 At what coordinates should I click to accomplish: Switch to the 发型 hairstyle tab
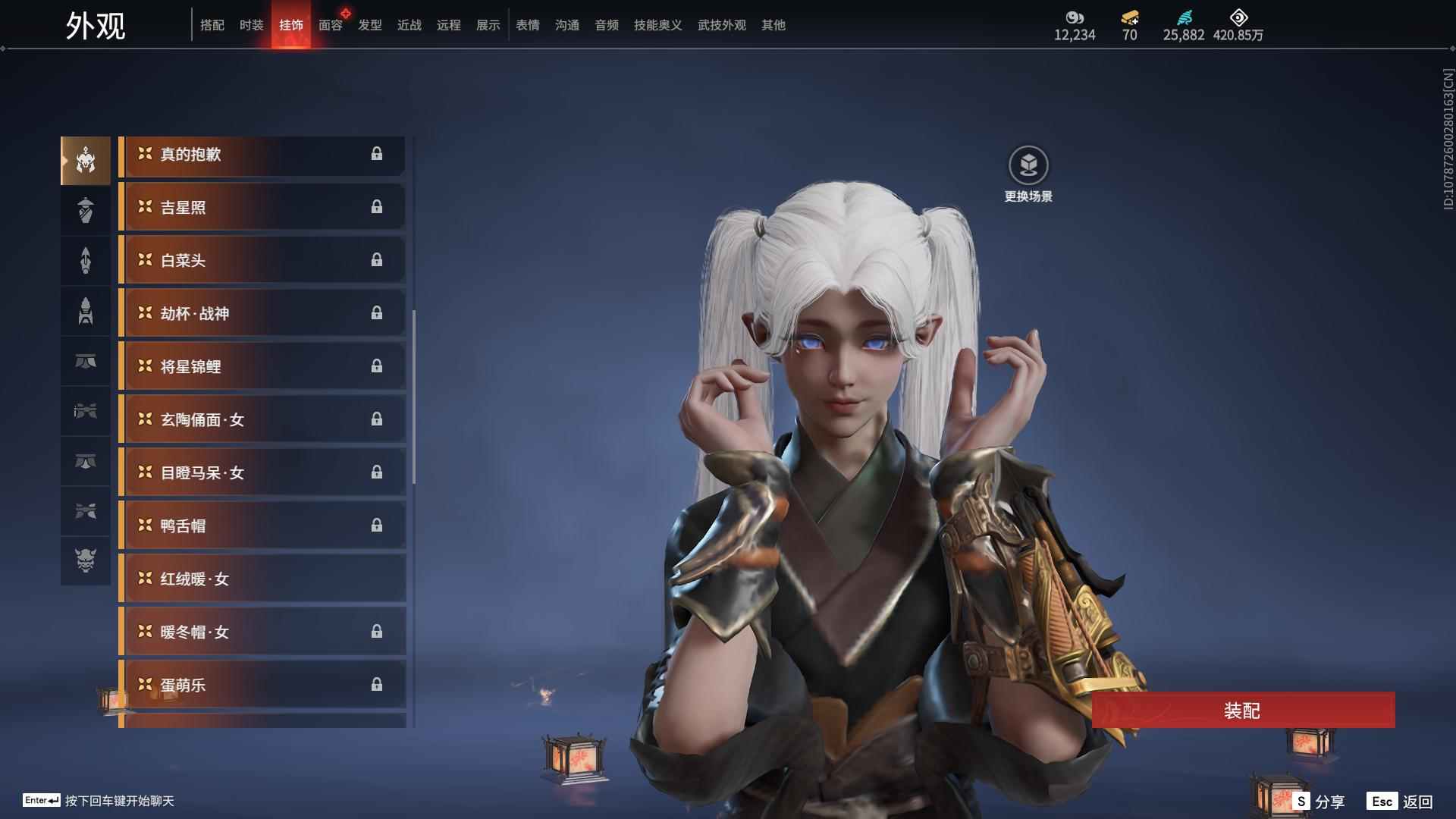369,25
